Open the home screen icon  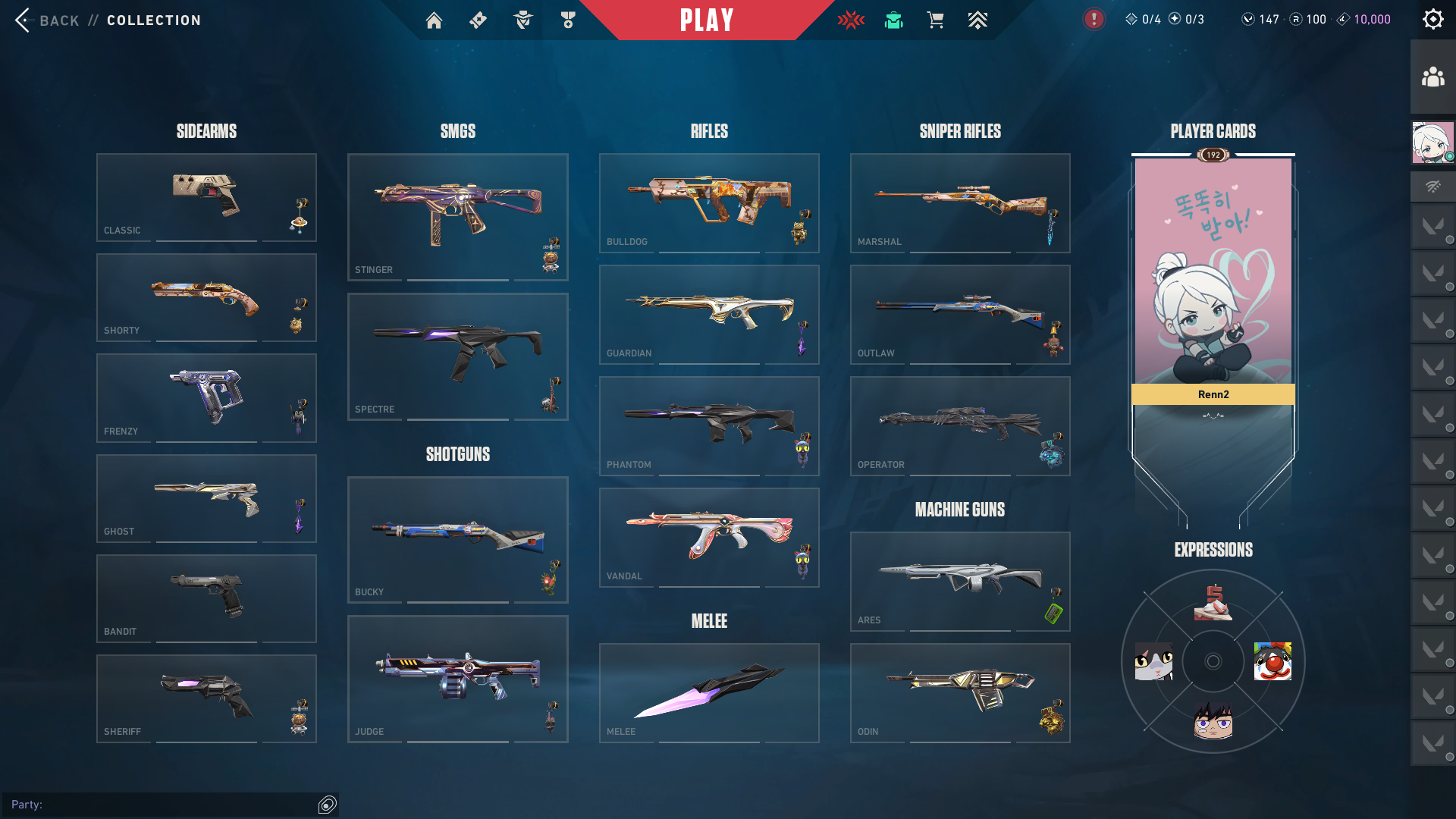tap(434, 20)
